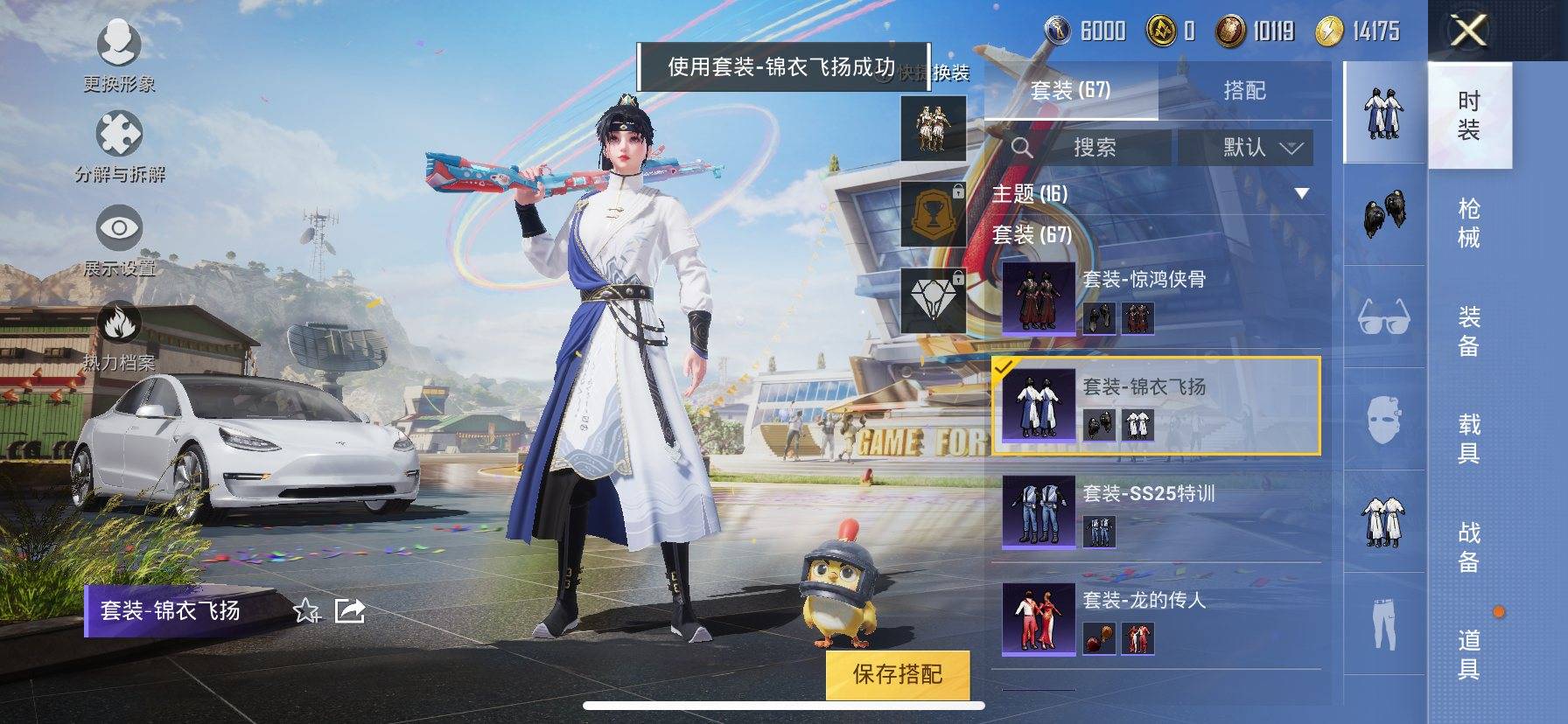Save outfit with 保存搭配 button
This screenshot has height=724, width=1568.
click(898, 674)
